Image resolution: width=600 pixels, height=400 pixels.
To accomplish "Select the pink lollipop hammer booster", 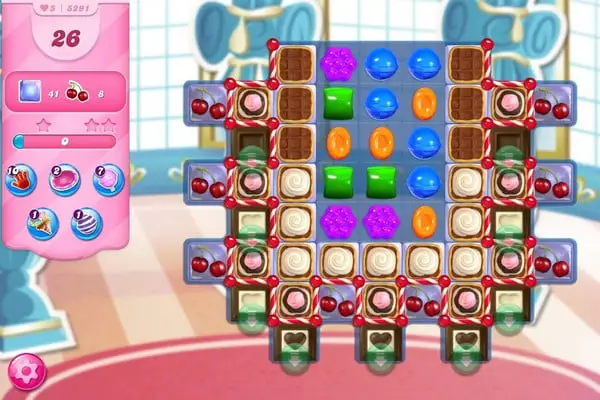I will pyautogui.click(x=108, y=180).
